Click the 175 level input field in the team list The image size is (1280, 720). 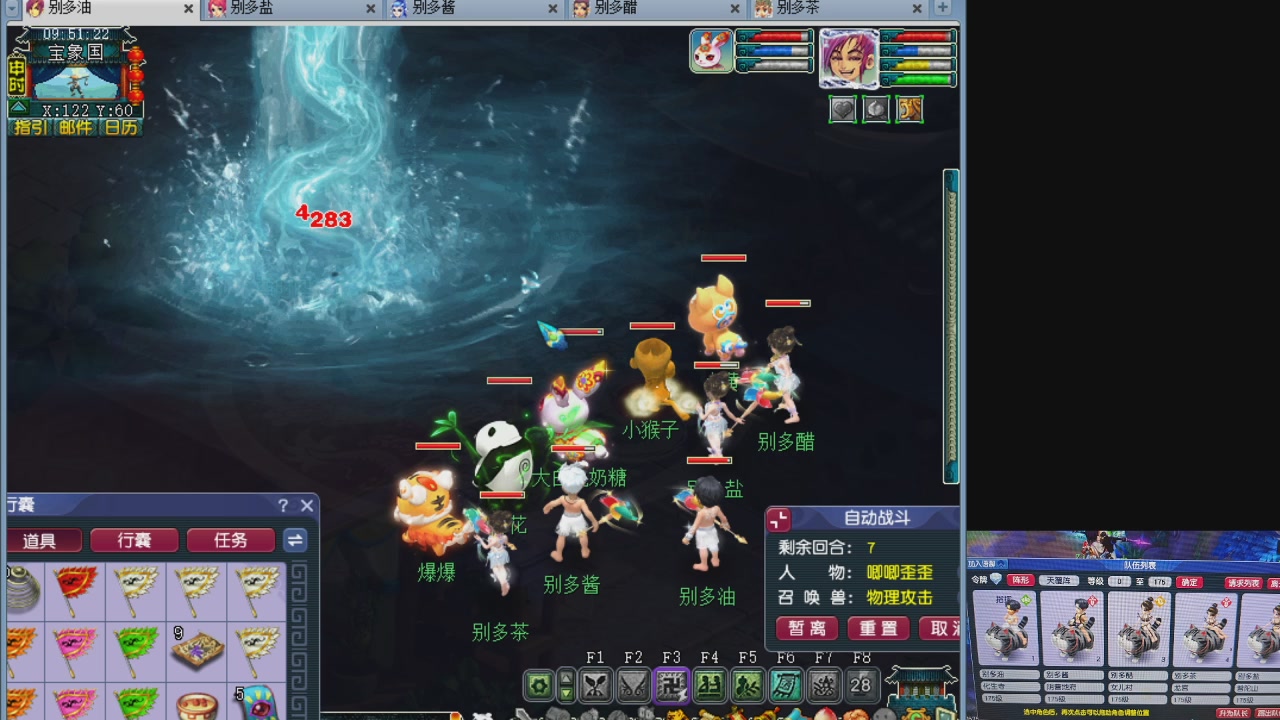click(1160, 580)
